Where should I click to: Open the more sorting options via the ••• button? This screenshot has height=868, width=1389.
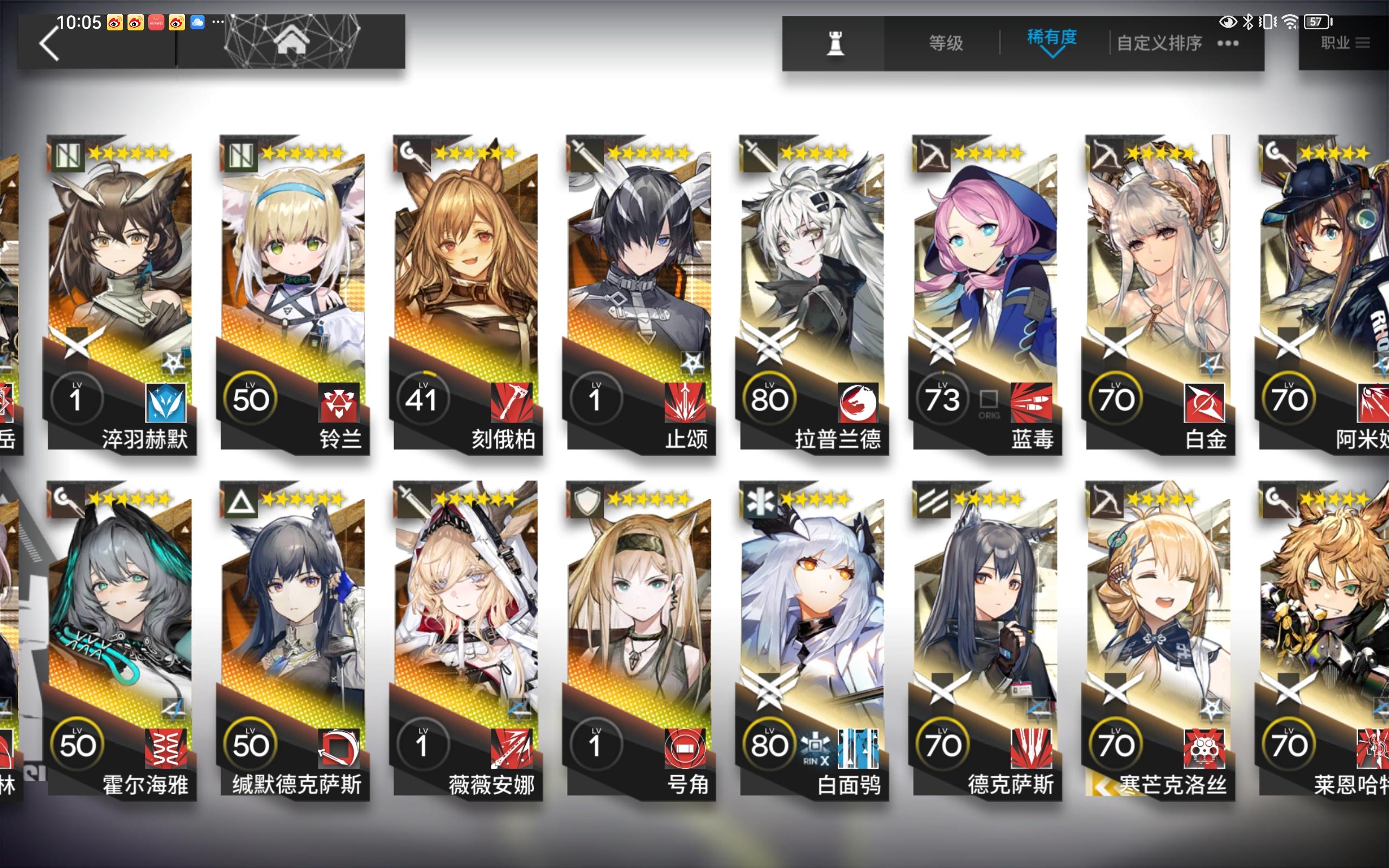(x=1228, y=43)
